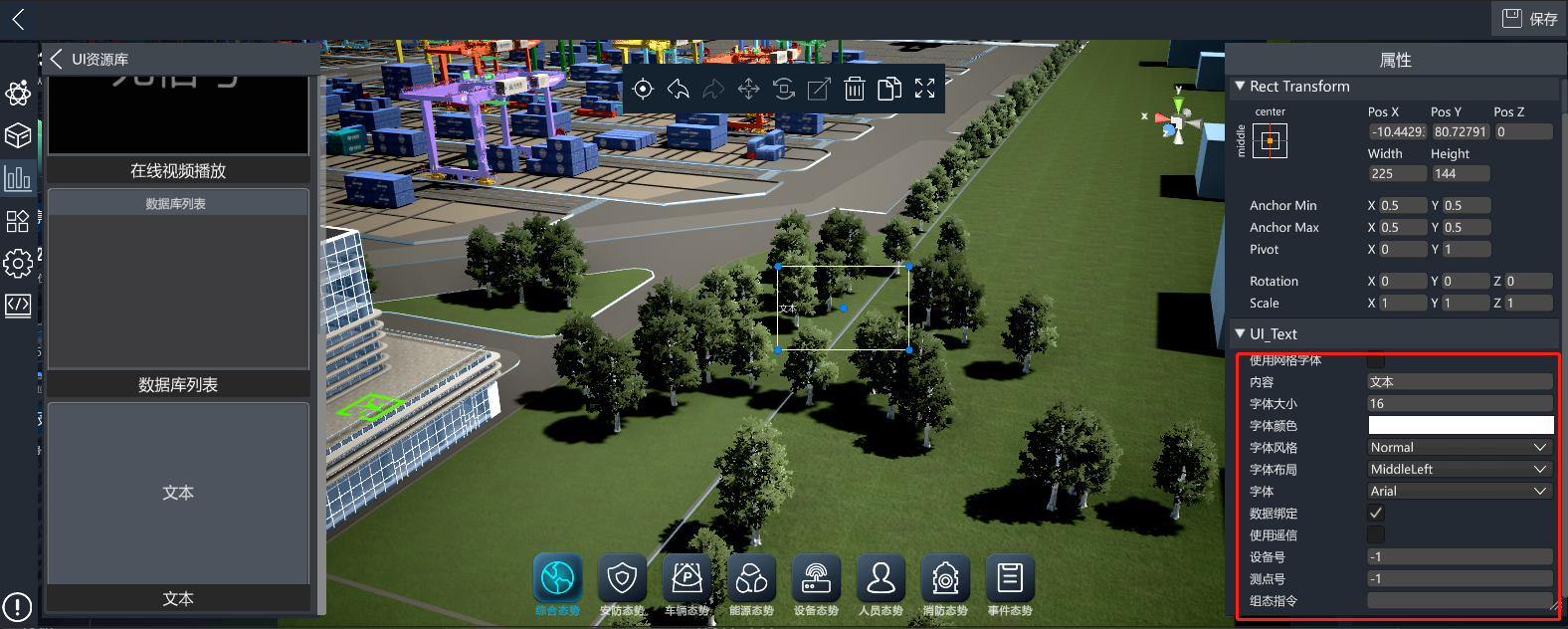Pick the white 字体颜色 color swatch
Viewport: 1568px width, 629px height.
[x=1460, y=425]
